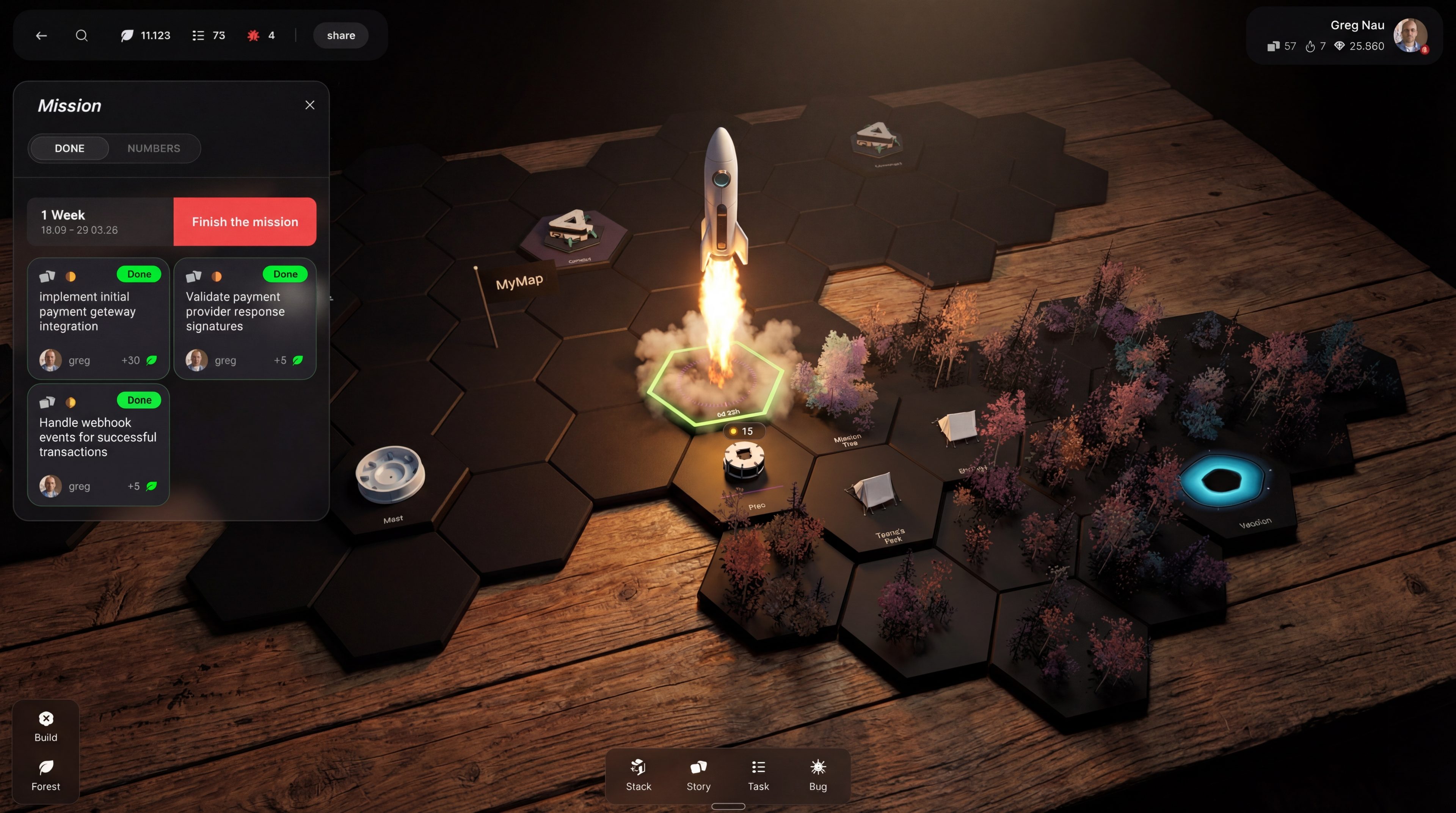Viewport: 1456px width, 813px height.
Task: Switch to the NUMBERS tab
Action: click(x=154, y=148)
